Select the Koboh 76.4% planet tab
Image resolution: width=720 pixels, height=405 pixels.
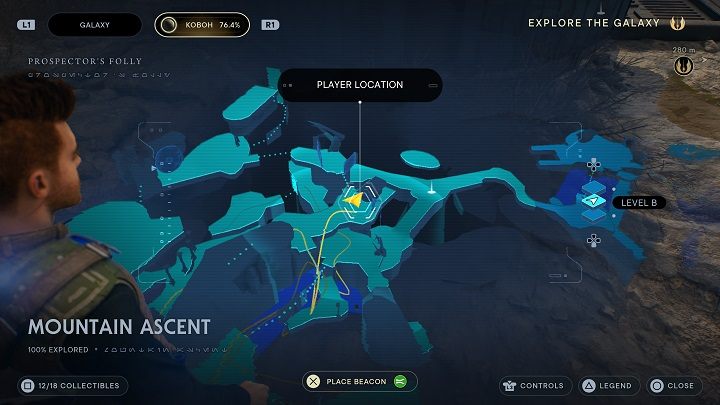202,24
